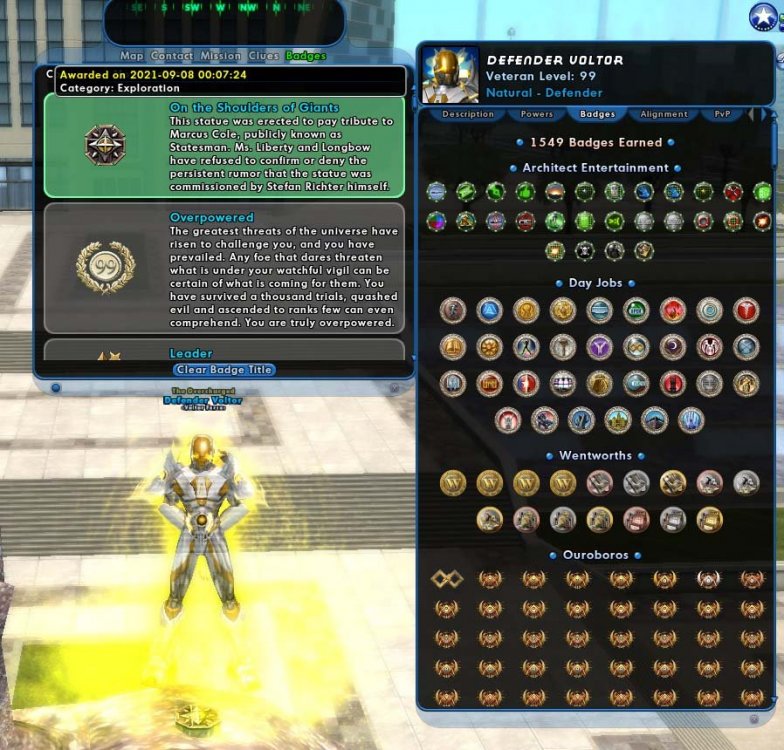Viewport: 784px width, 750px height.
Task: Open the Clues tab
Action: (x=264, y=56)
